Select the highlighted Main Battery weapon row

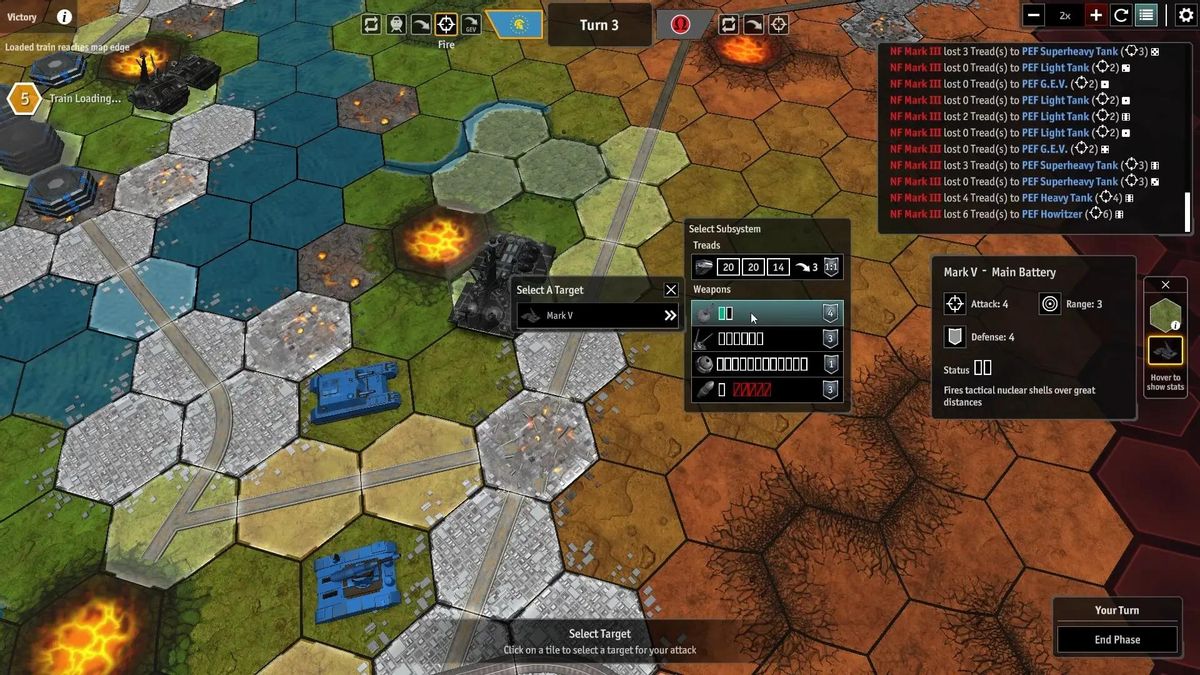(x=767, y=313)
